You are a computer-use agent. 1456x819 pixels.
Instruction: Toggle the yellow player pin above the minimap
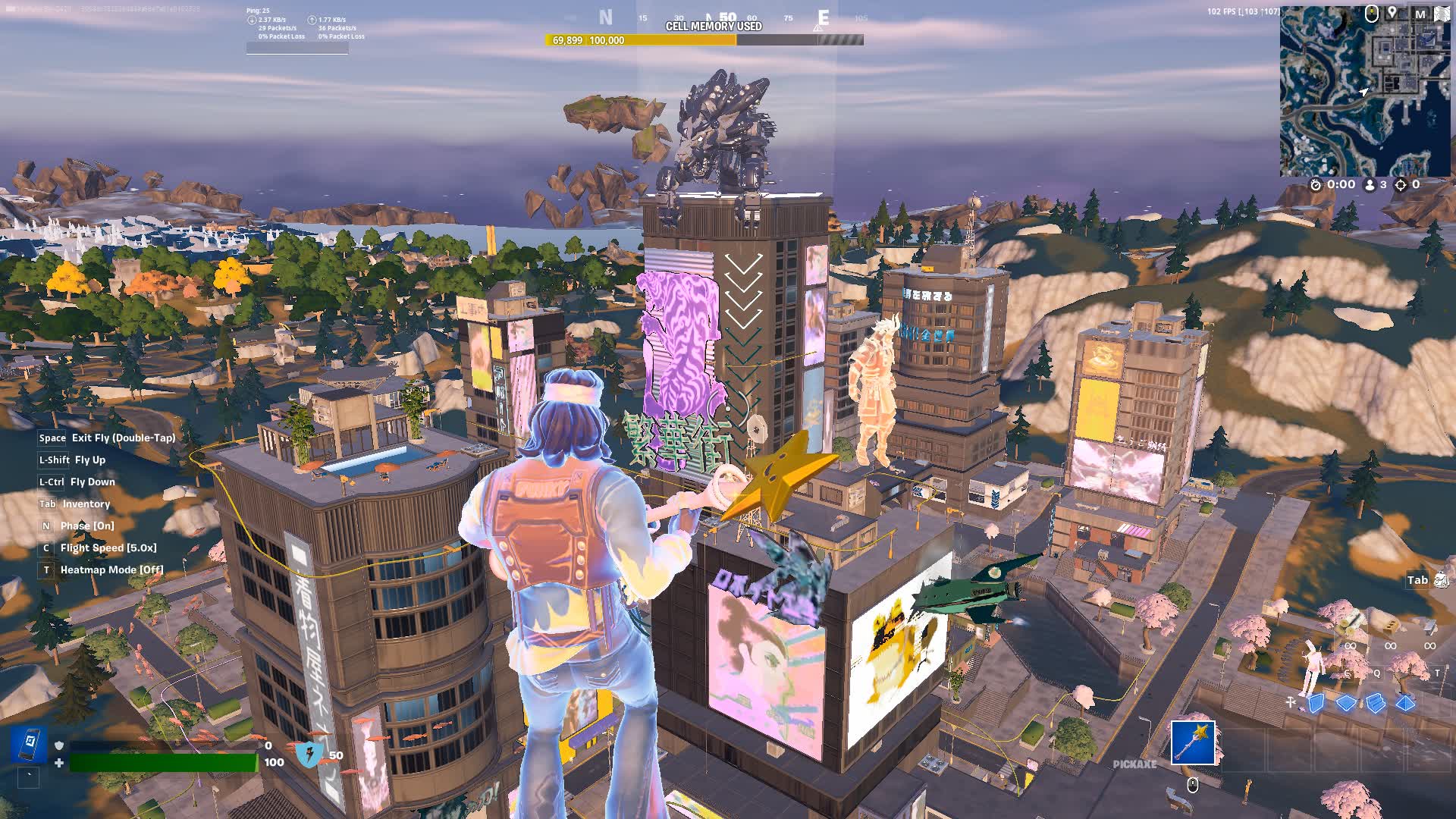pyautogui.click(x=1371, y=14)
